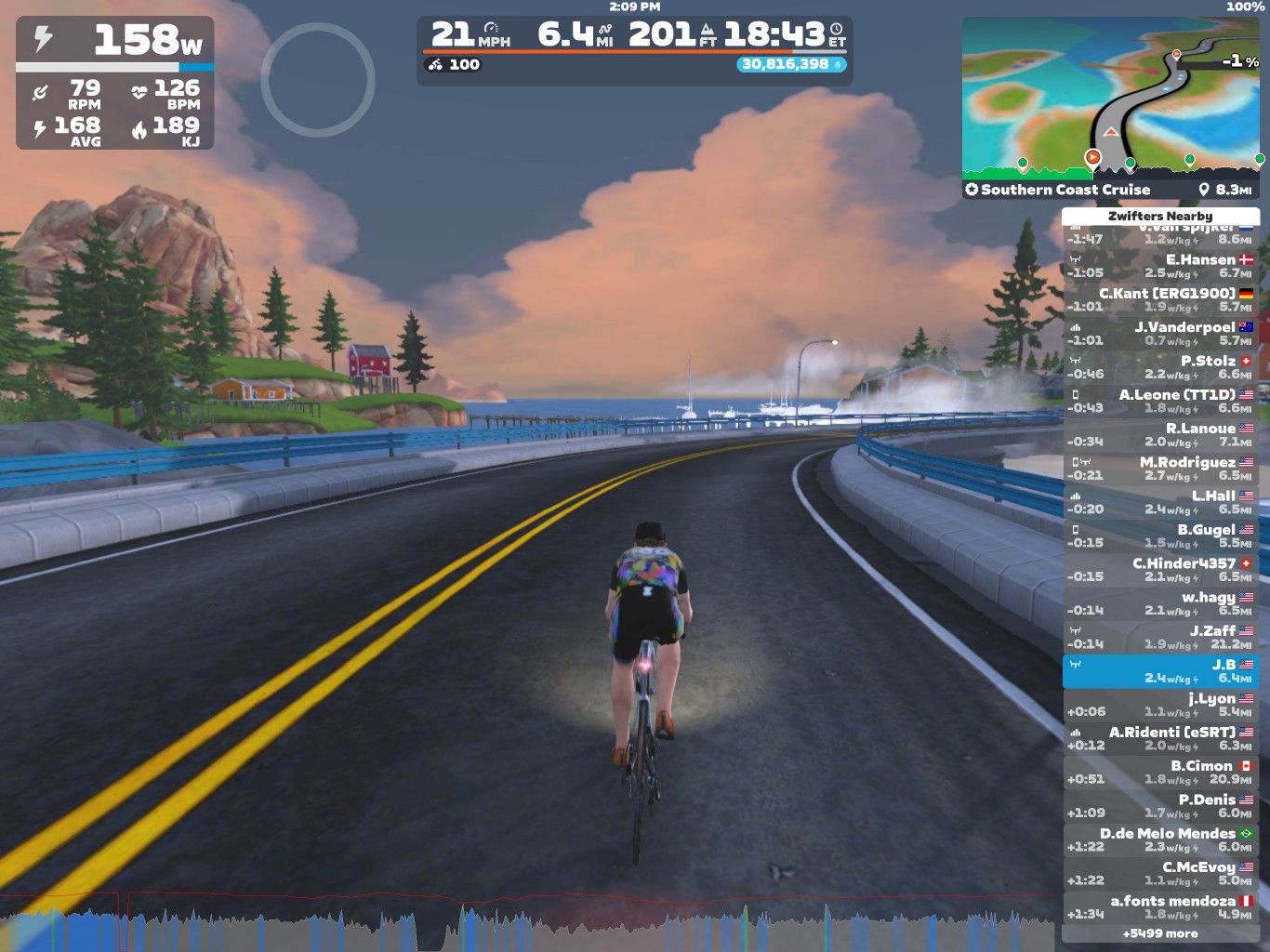Select J.Vanderpoel in Zwifters Nearby
This screenshot has width=1270, height=952.
click(x=1159, y=333)
